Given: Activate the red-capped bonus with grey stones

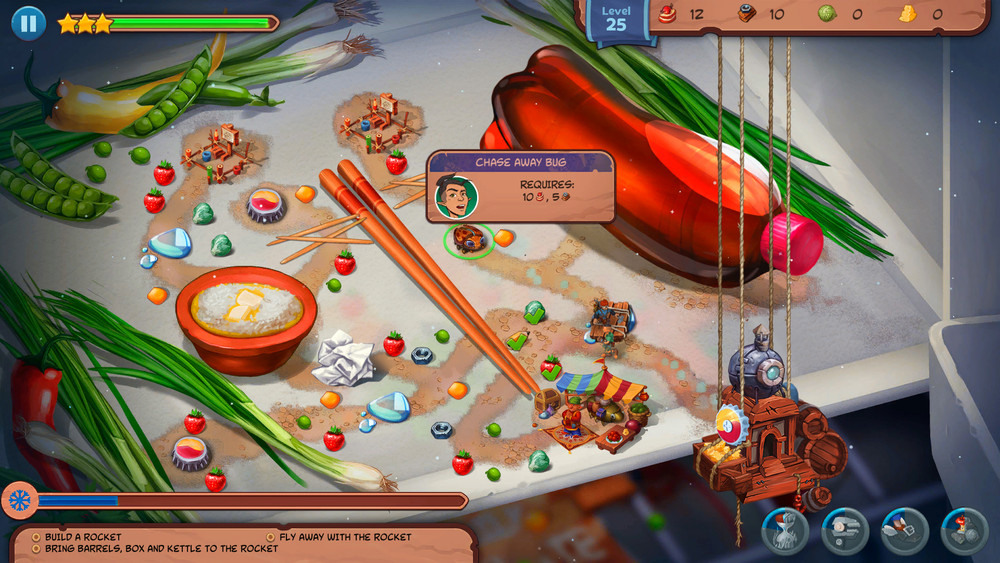Looking at the screenshot, I should pyautogui.click(x=964, y=531).
